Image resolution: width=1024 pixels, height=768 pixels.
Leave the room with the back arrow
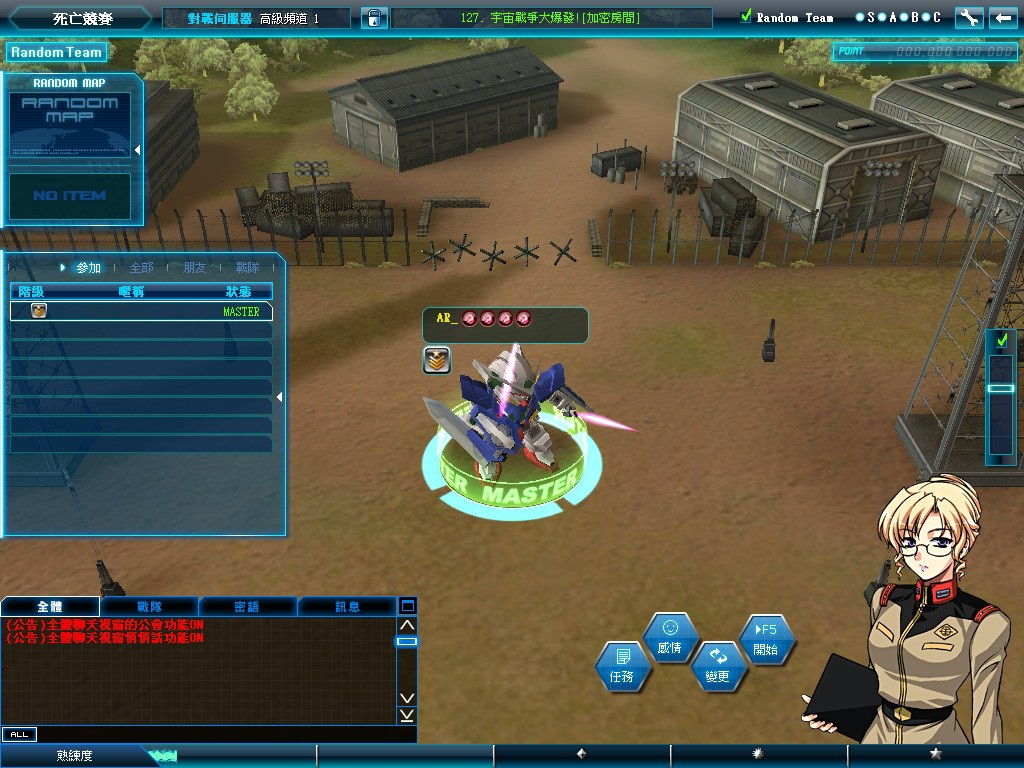pyautogui.click(x=1001, y=17)
